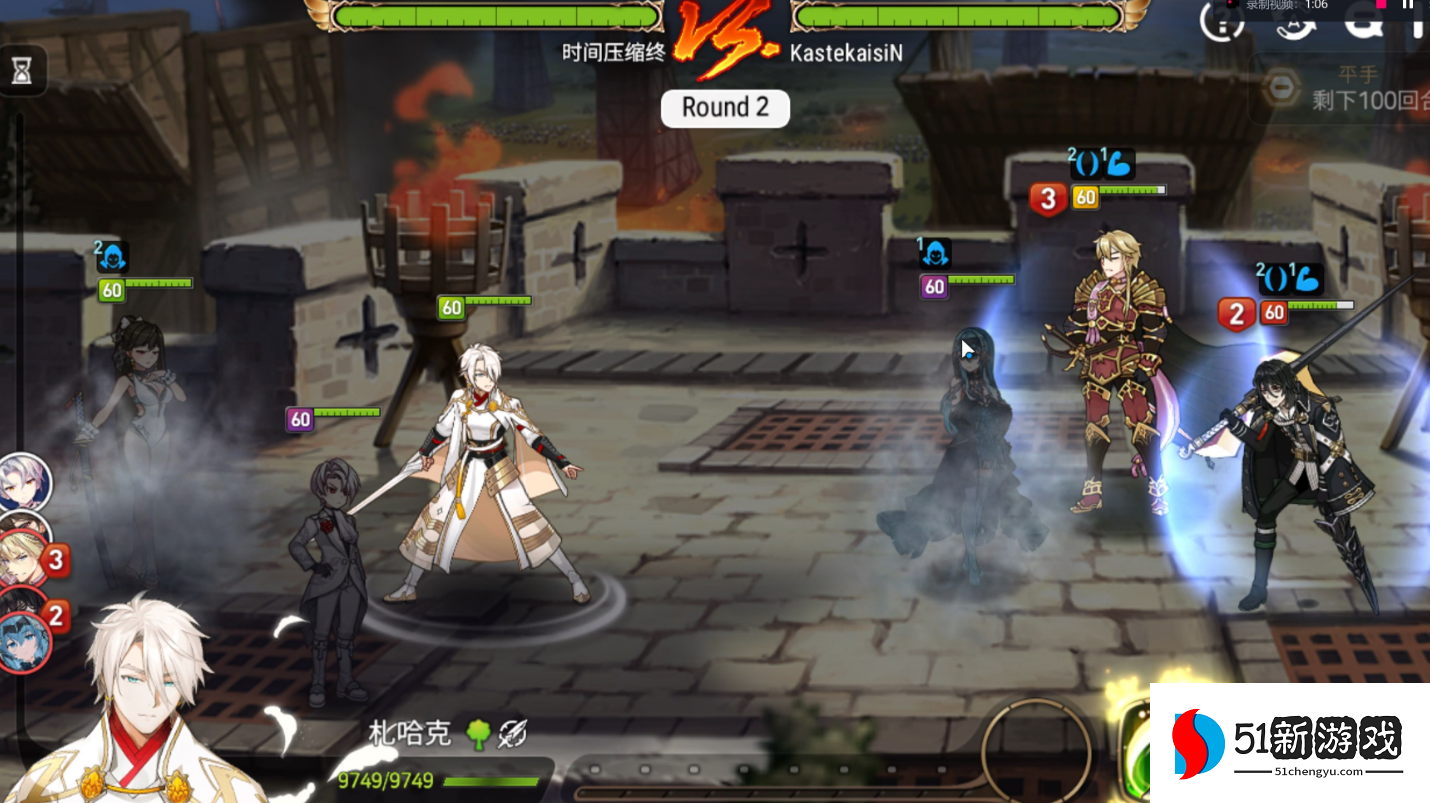The height and width of the screenshot is (803, 1430).
Task: Select the blond hero turn-order portrait
Action: pos(23,560)
